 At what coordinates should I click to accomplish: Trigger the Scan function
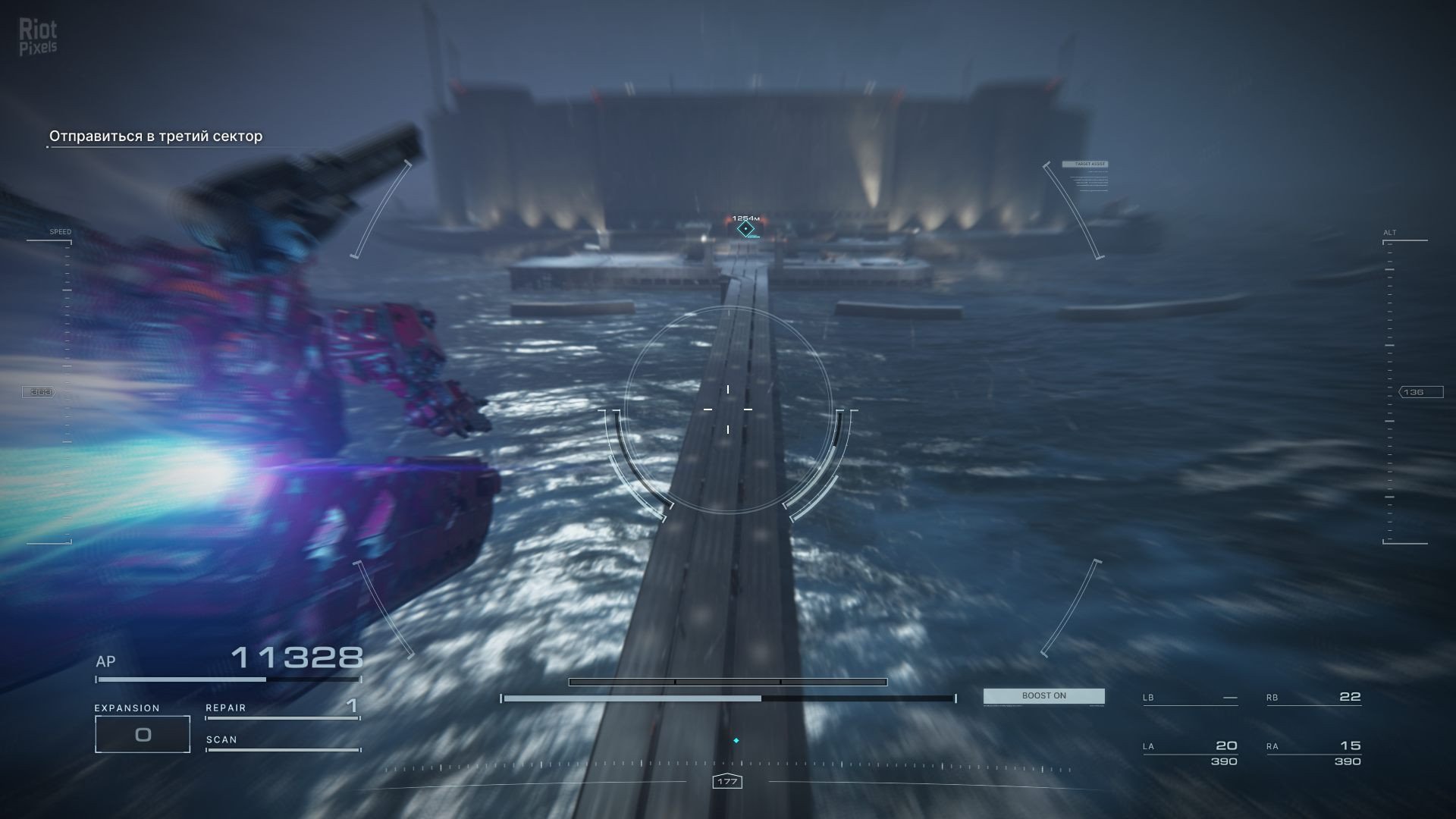click(281, 741)
